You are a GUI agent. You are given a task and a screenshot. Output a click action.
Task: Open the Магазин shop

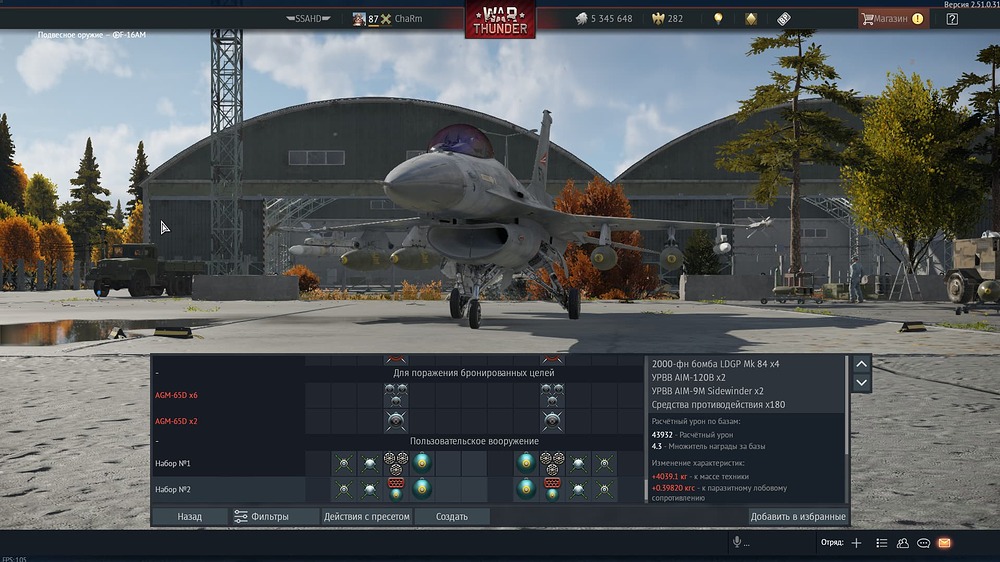[891, 19]
